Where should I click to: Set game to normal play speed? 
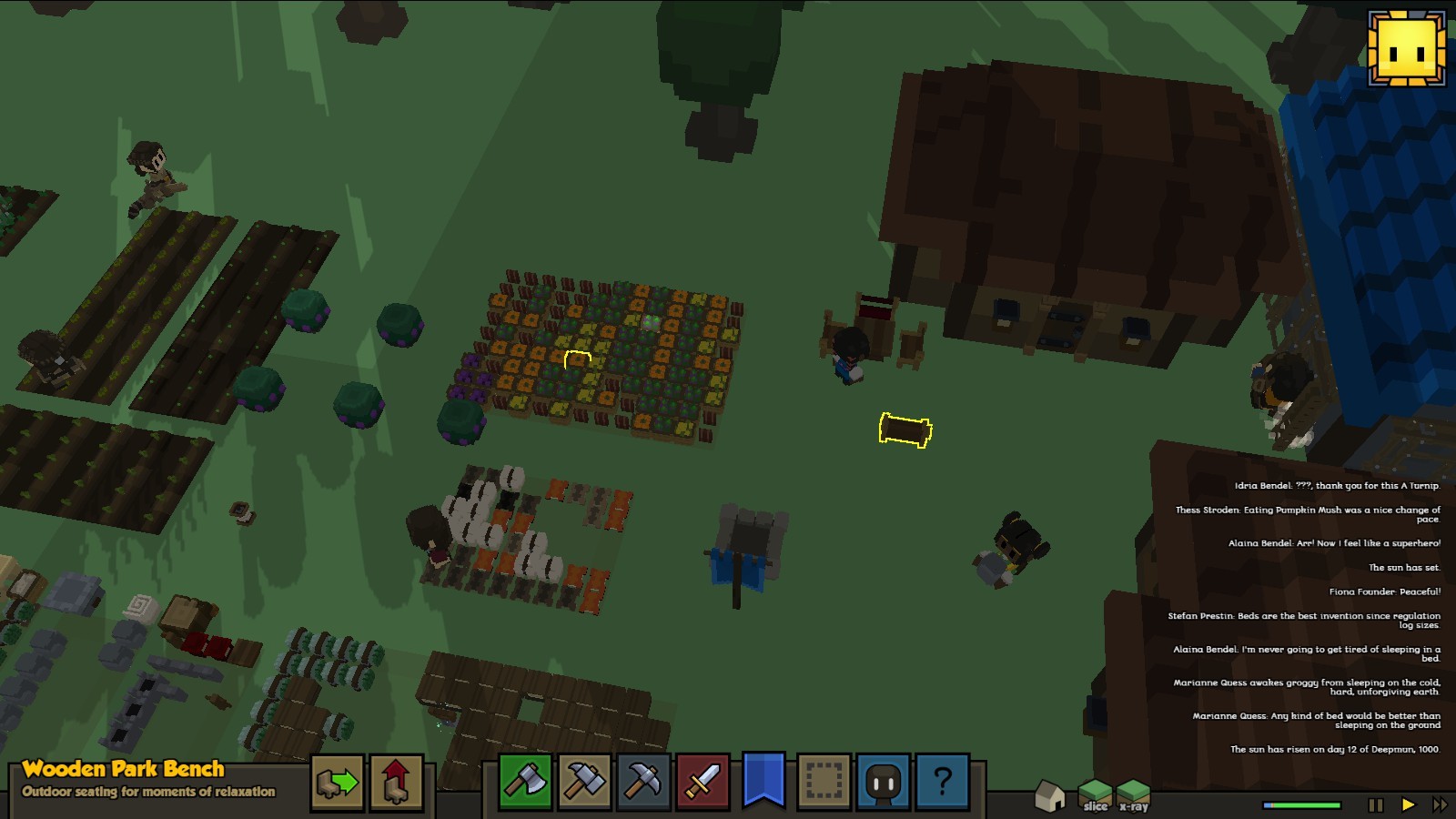click(1408, 804)
